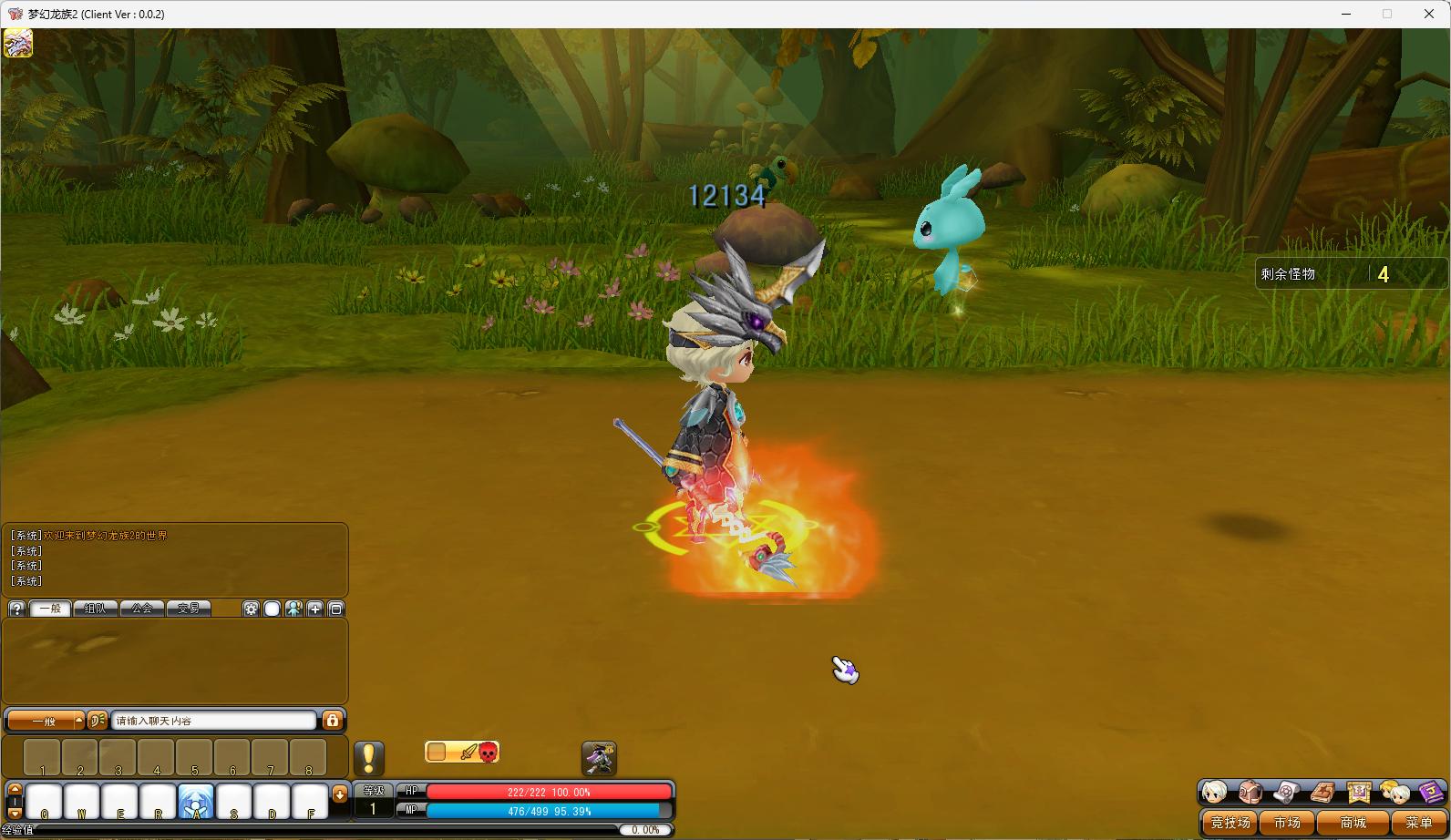Open the guild banner icon
This screenshot has width=1451, height=840.
tap(1358, 792)
